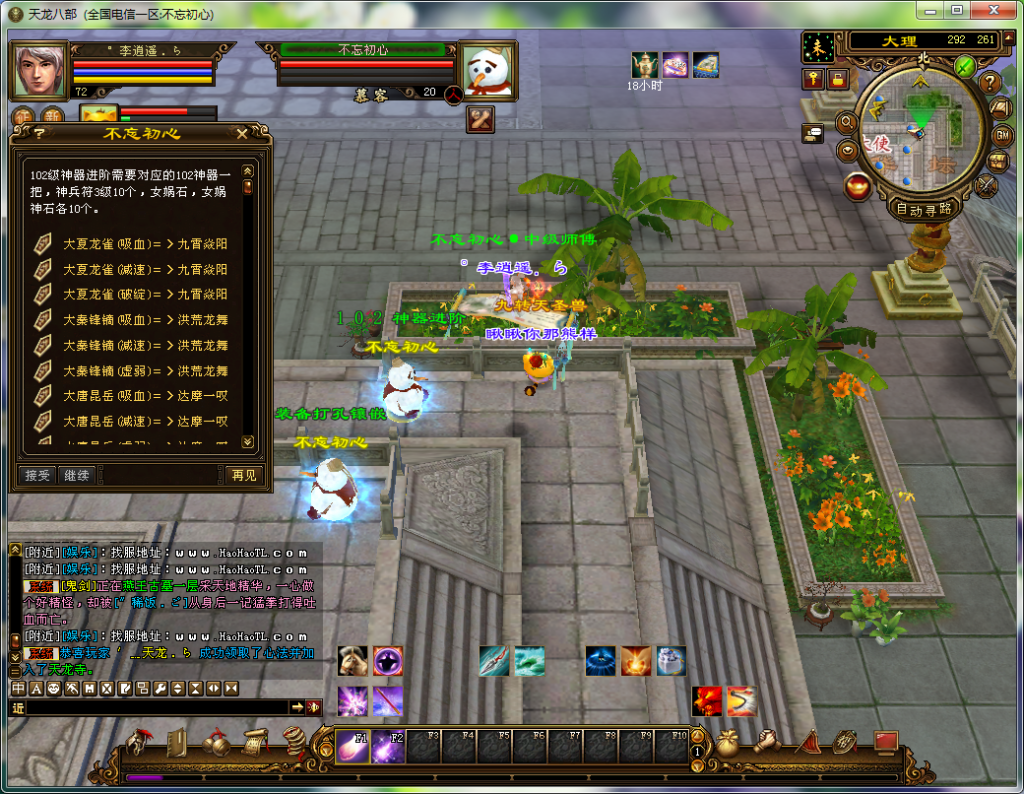
Task: Use the F2 purple skill slot
Action: point(388,747)
